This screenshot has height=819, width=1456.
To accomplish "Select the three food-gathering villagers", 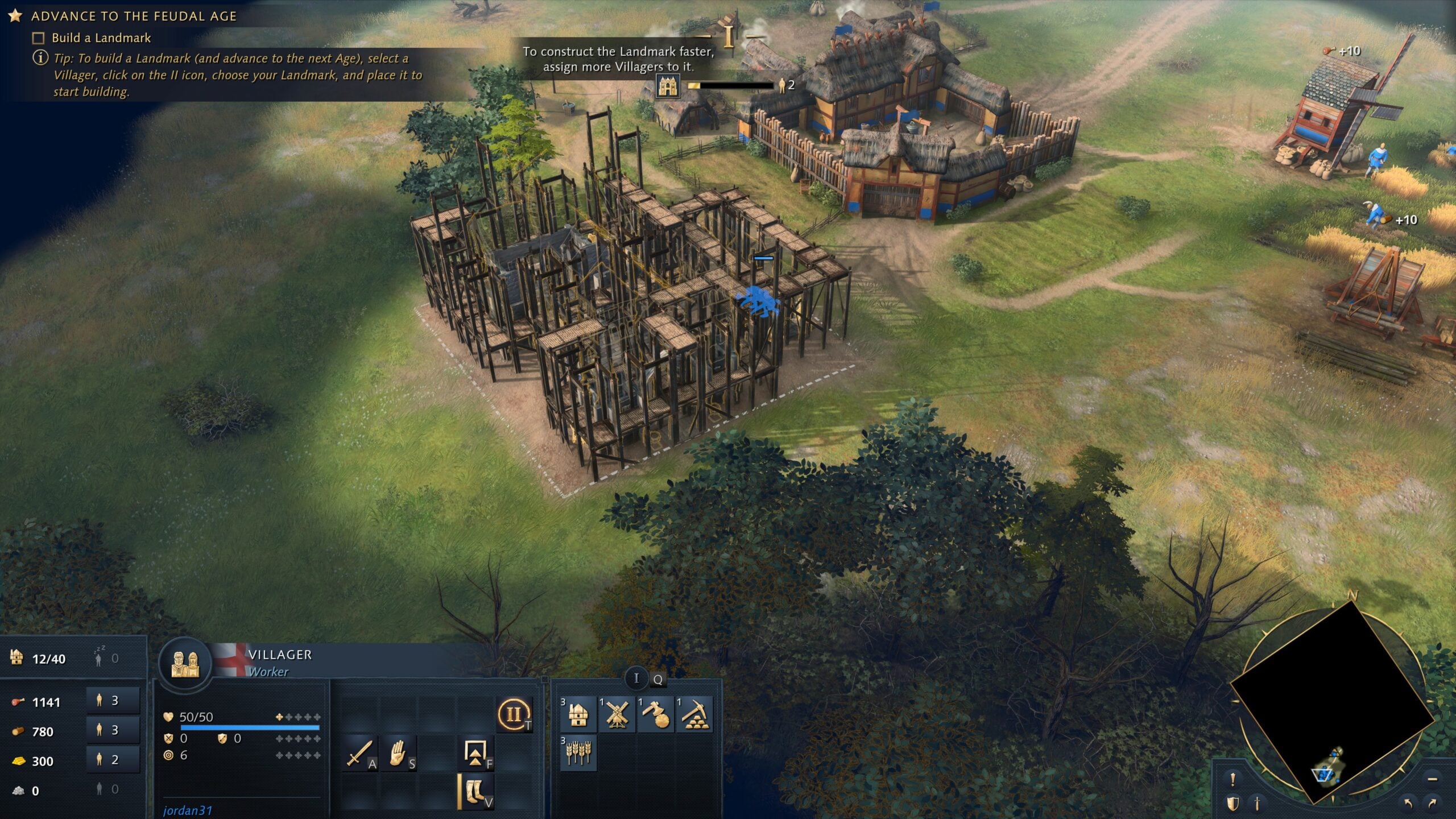I will coord(113,701).
